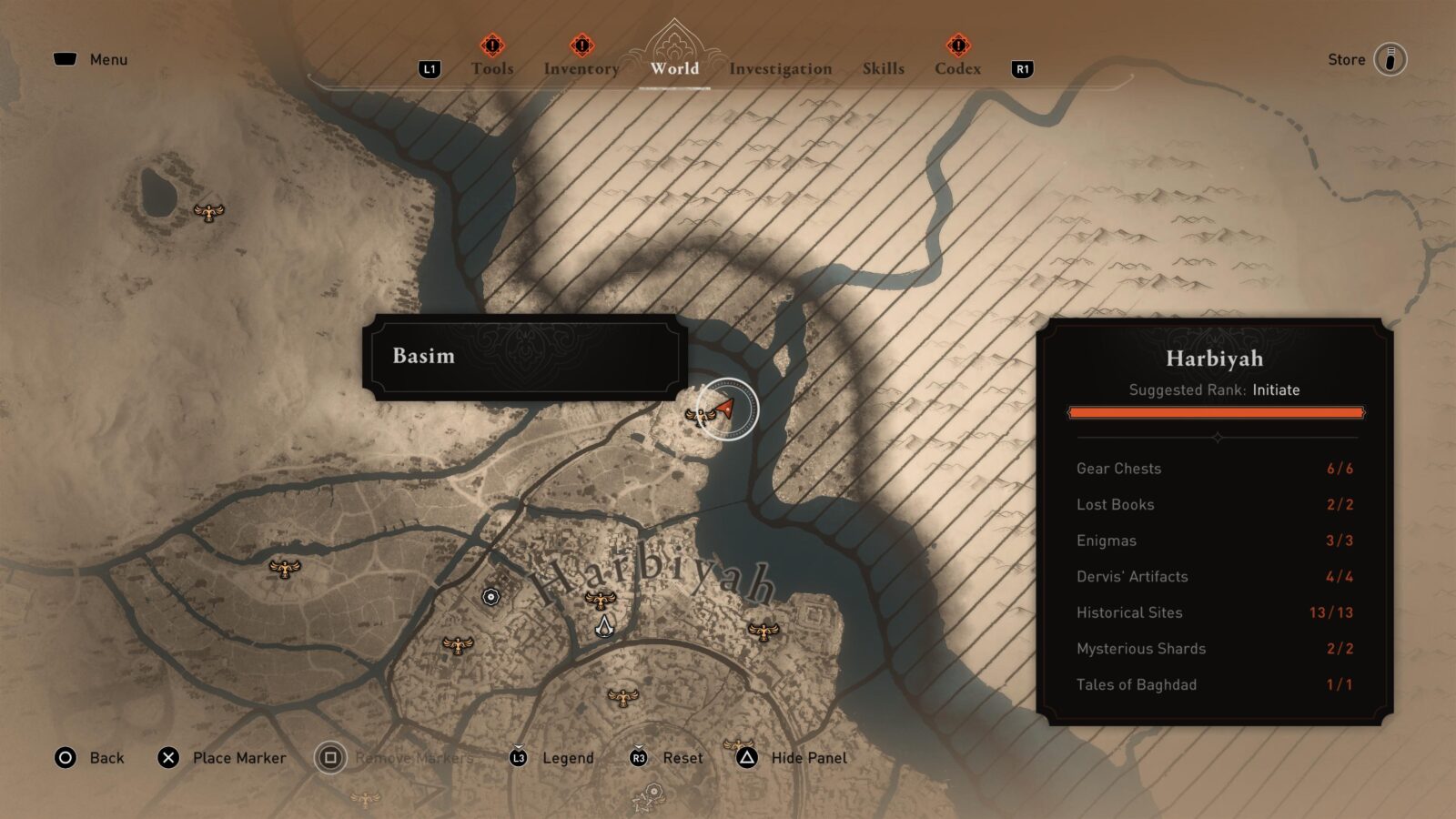The height and width of the screenshot is (819, 1456).
Task: Click the L1 shoulder button icon
Action: click(428, 67)
